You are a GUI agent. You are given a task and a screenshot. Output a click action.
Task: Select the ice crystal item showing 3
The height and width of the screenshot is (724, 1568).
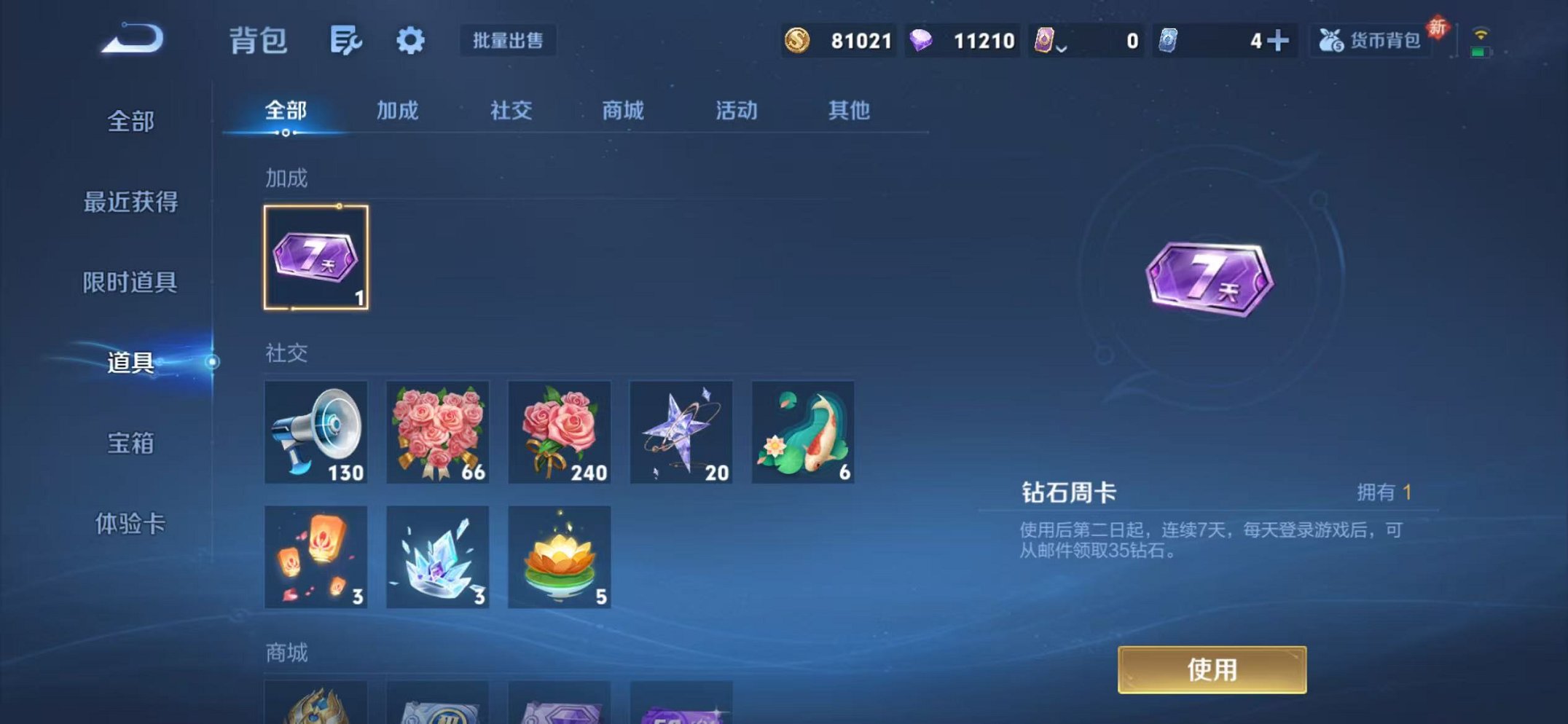[x=438, y=557]
